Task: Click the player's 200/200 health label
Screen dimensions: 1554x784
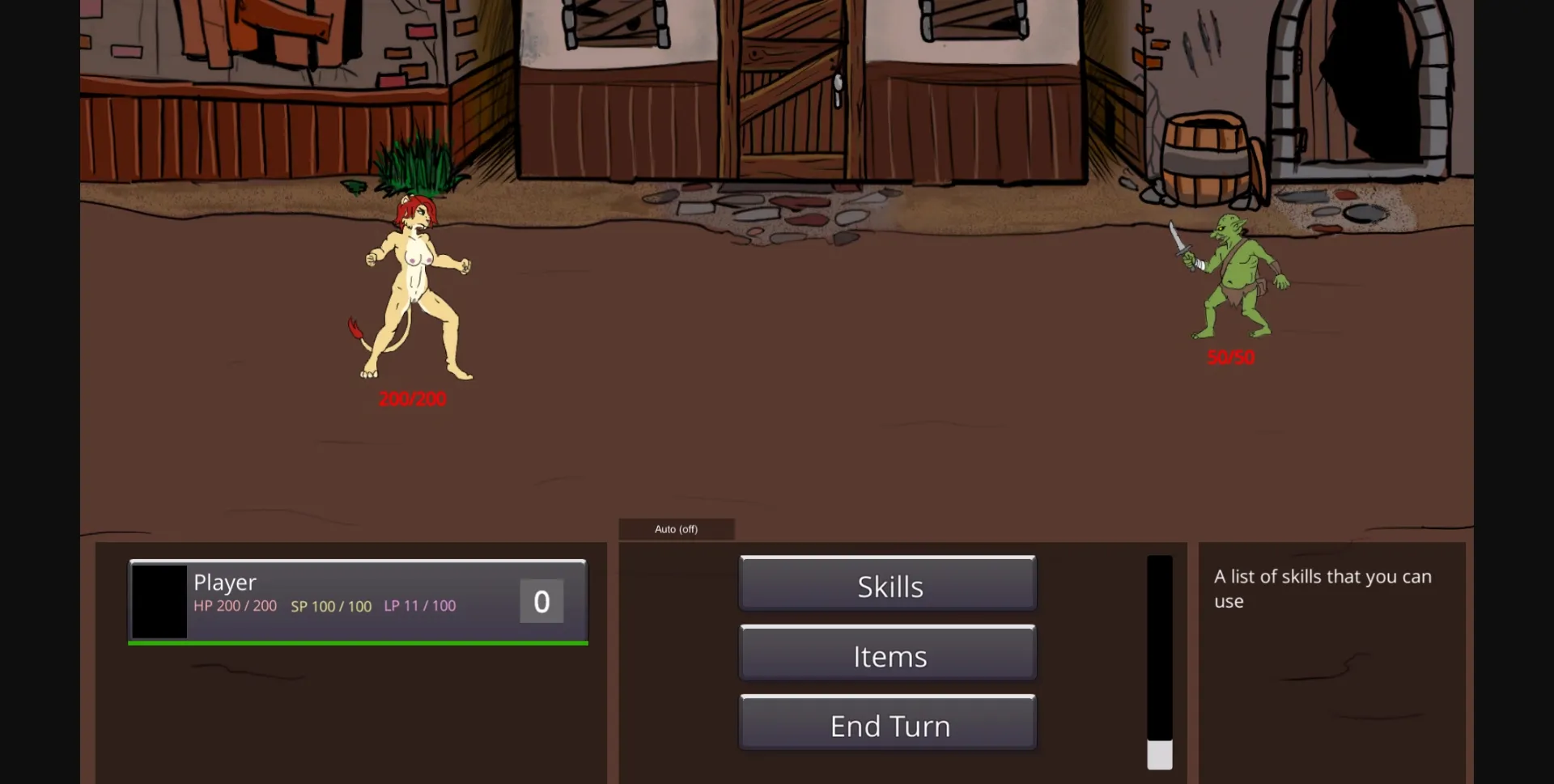Action: [412, 398]
